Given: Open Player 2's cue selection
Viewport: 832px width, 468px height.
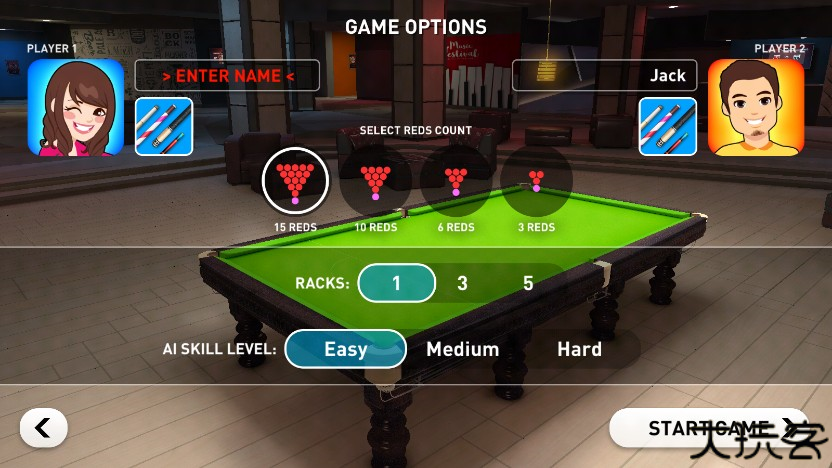Looking at the screenshot, I should coord(668,126).
